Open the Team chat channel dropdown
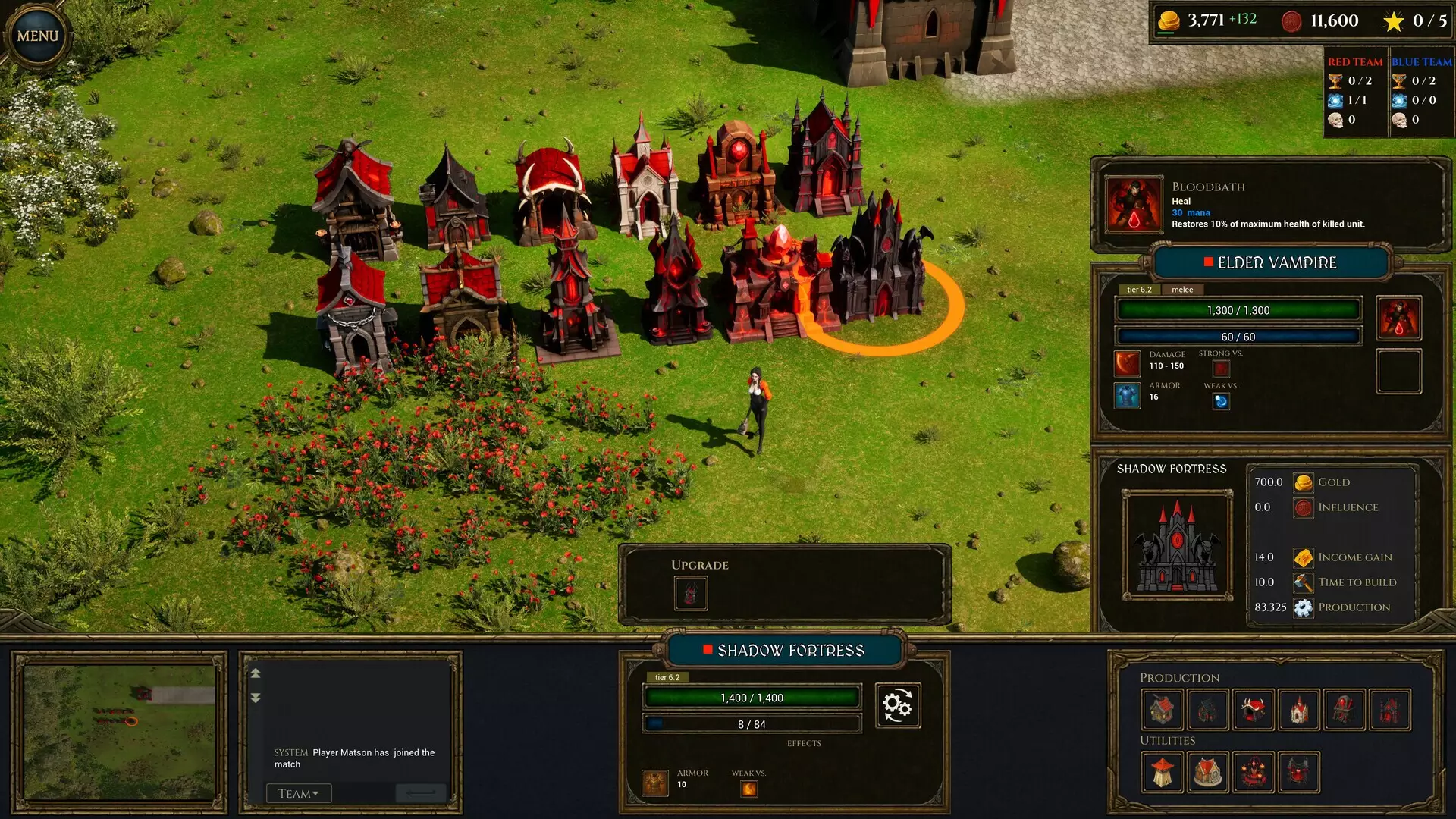1456x819 pixels. pyautogui.click(x=298, y=792)
